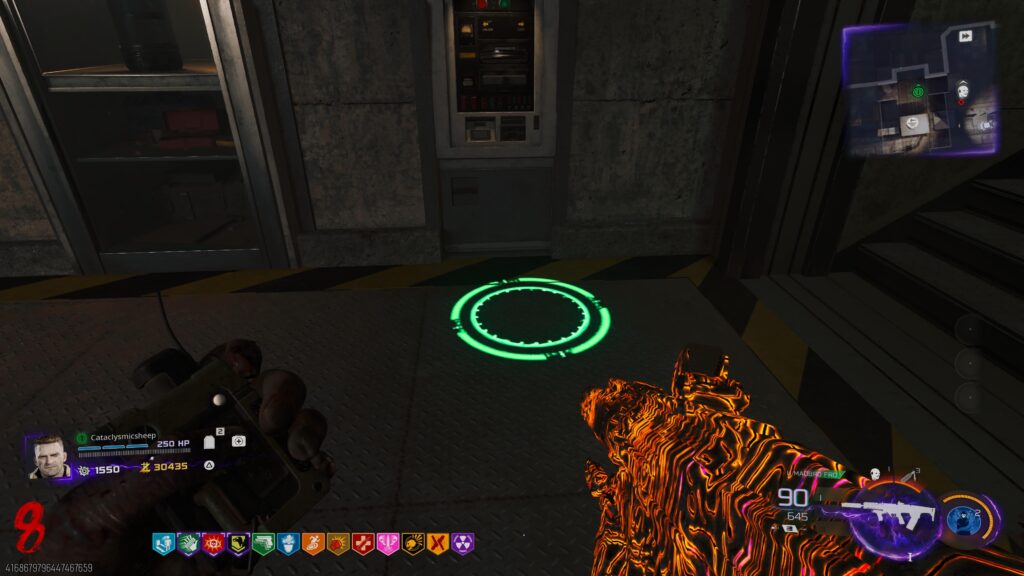Select the green pistol perk icon
Viewport: 1024px width, 576px height.
263,543
